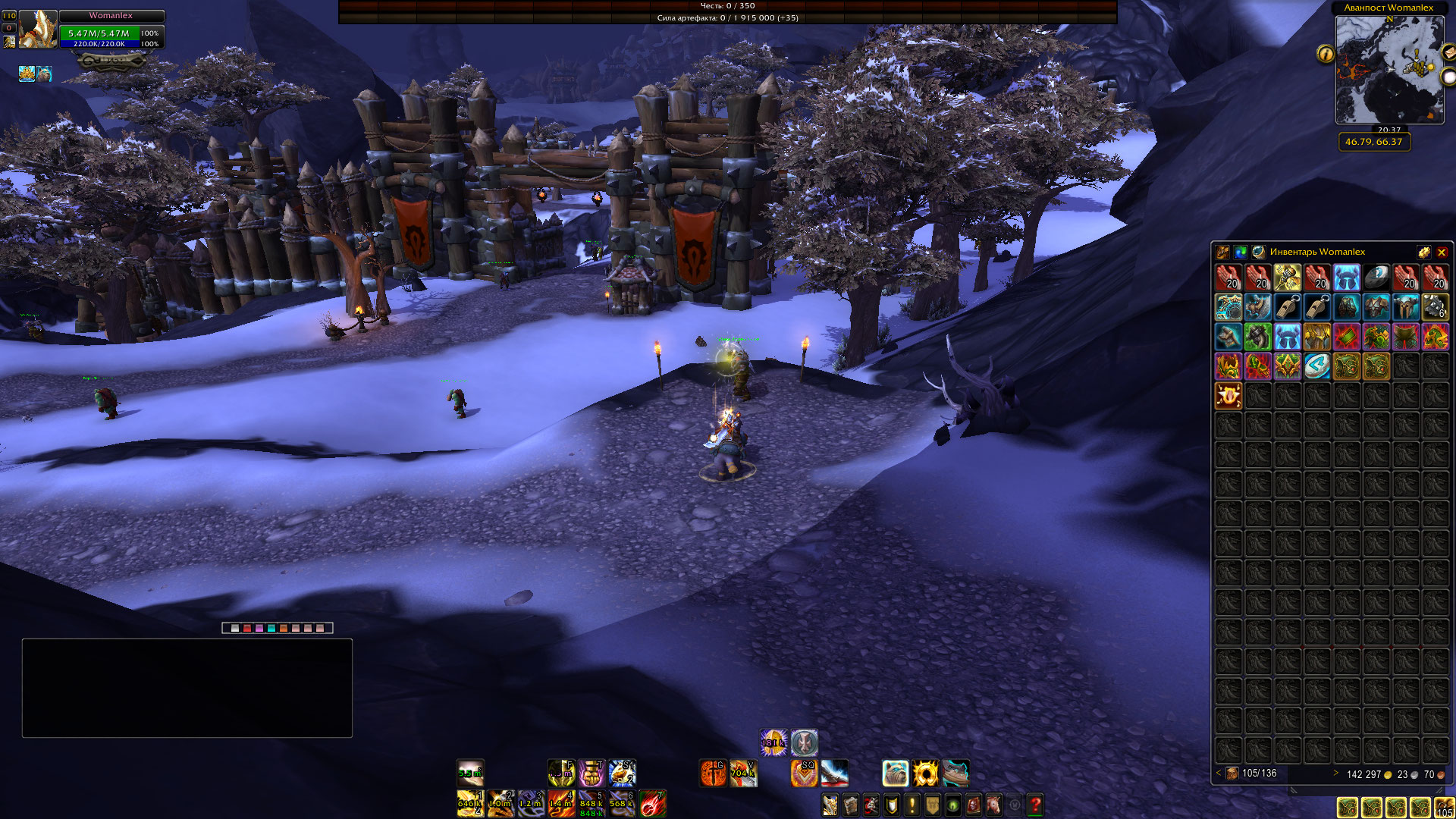Select the white rune stone item

point(1316,366)
